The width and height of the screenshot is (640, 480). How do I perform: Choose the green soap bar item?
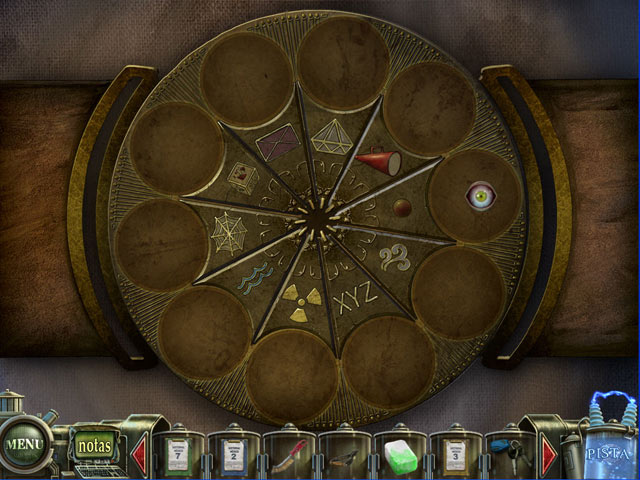(399, 456)
